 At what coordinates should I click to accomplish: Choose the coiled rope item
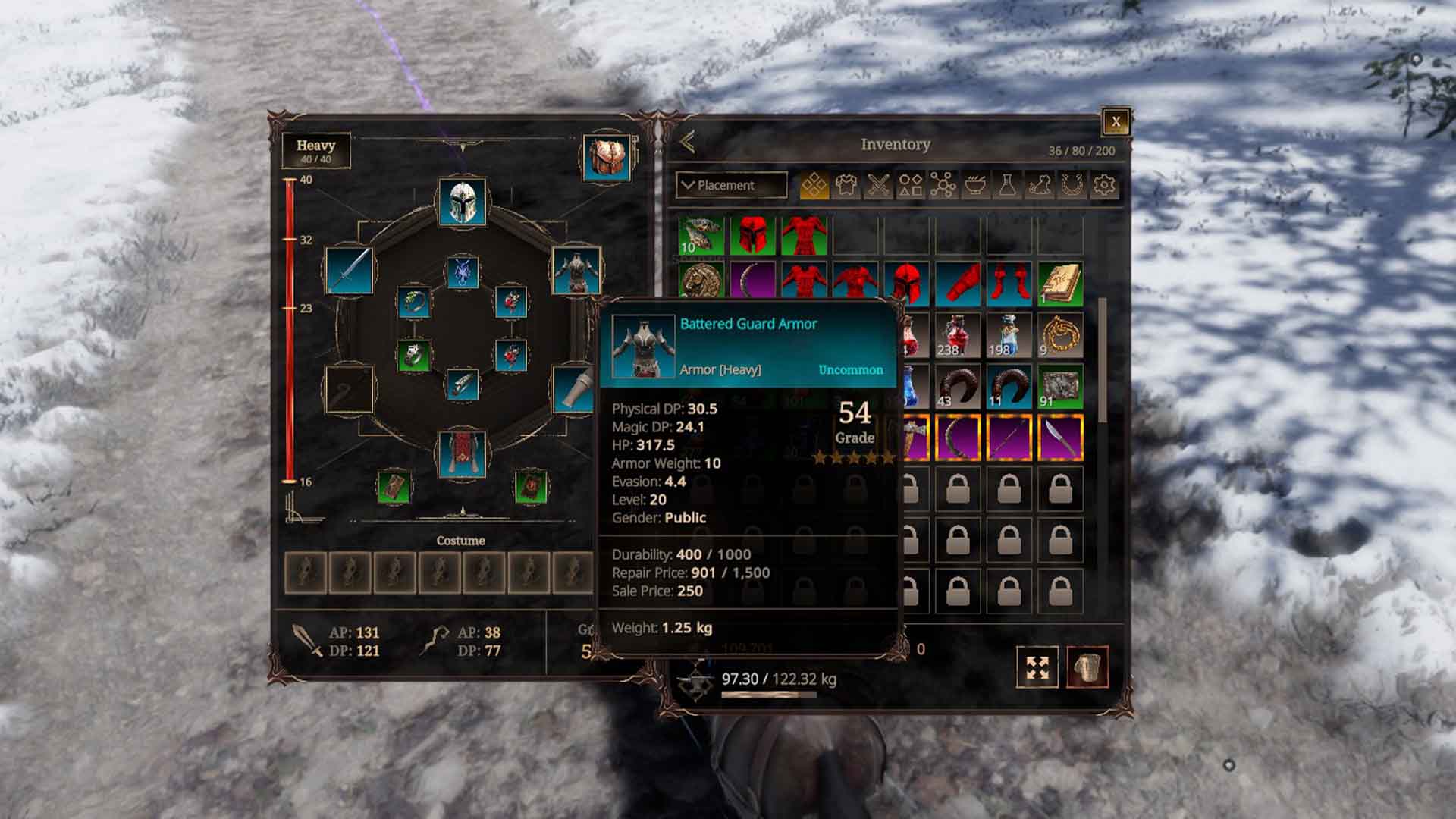(1060, 334)
